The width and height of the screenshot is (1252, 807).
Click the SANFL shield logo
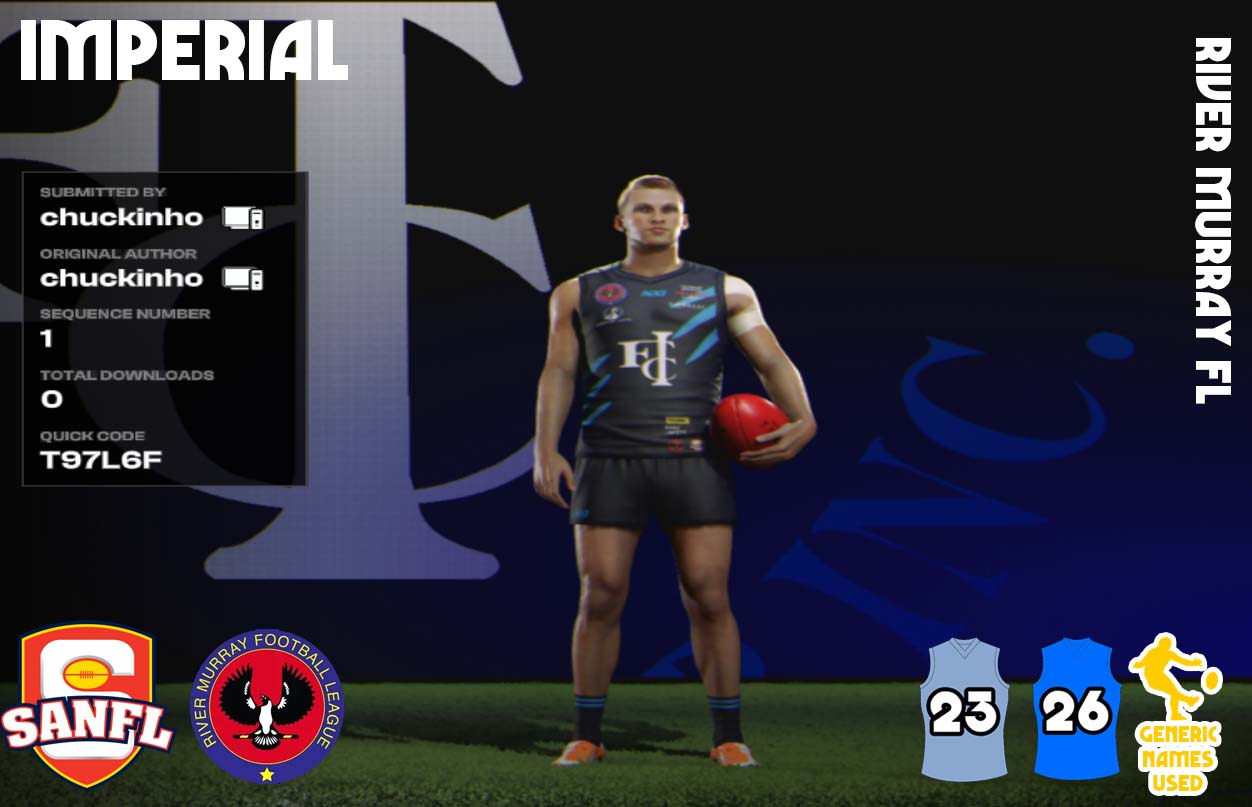87,704
